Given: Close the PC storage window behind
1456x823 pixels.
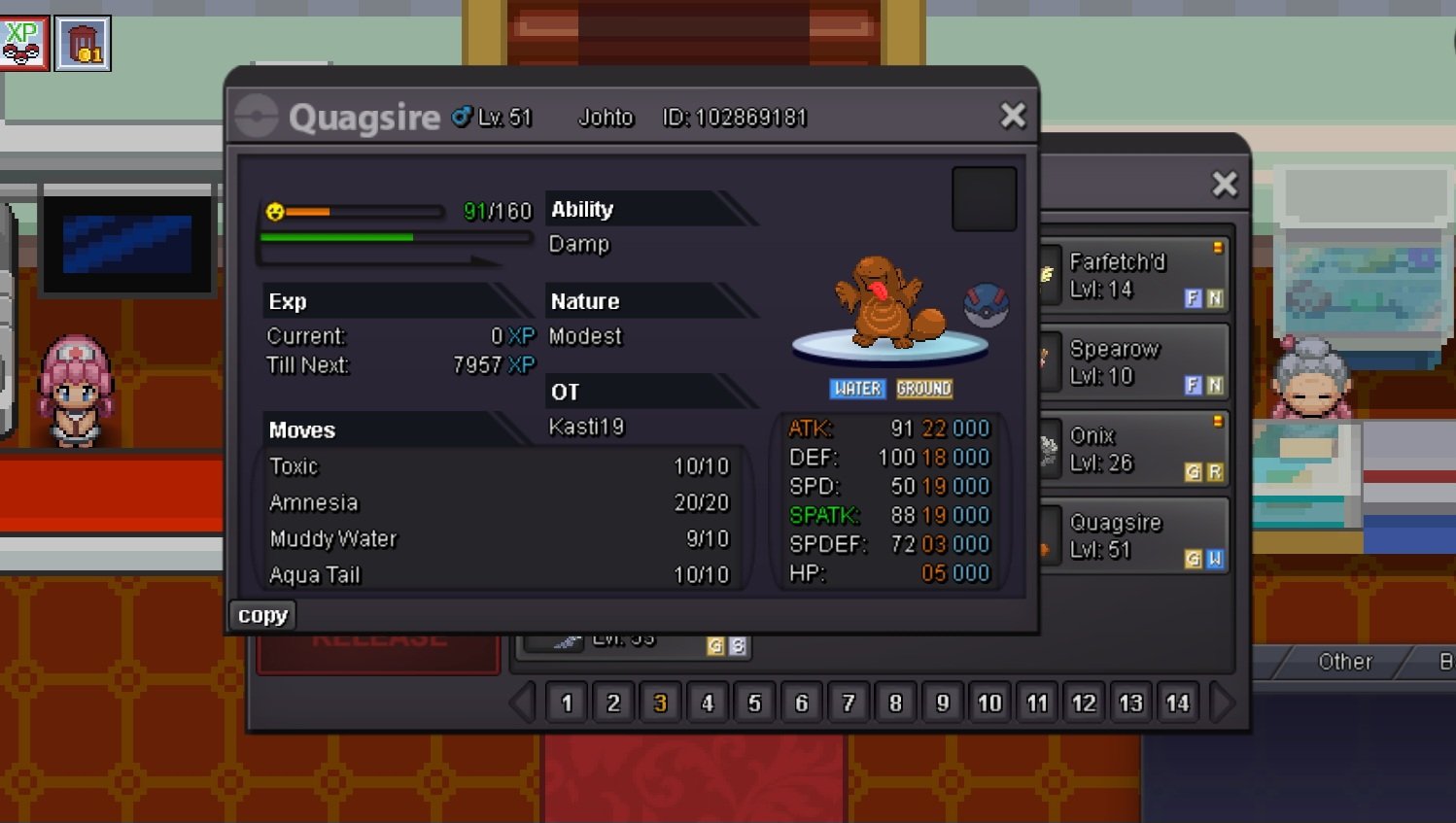Looking at the screenshot, I should 1225,184.
